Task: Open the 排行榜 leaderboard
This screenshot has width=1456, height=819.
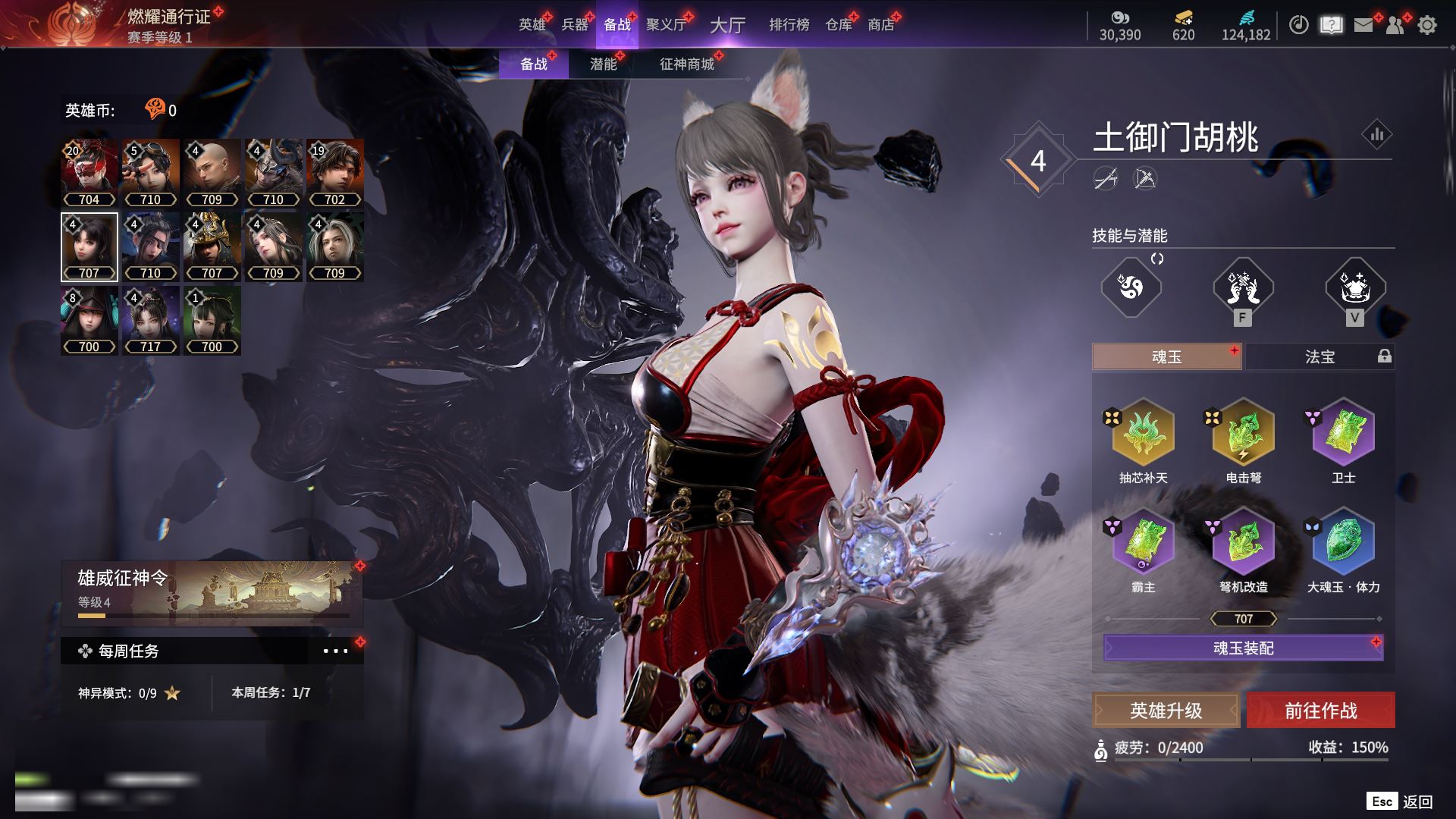Action: tap(789, 25)
